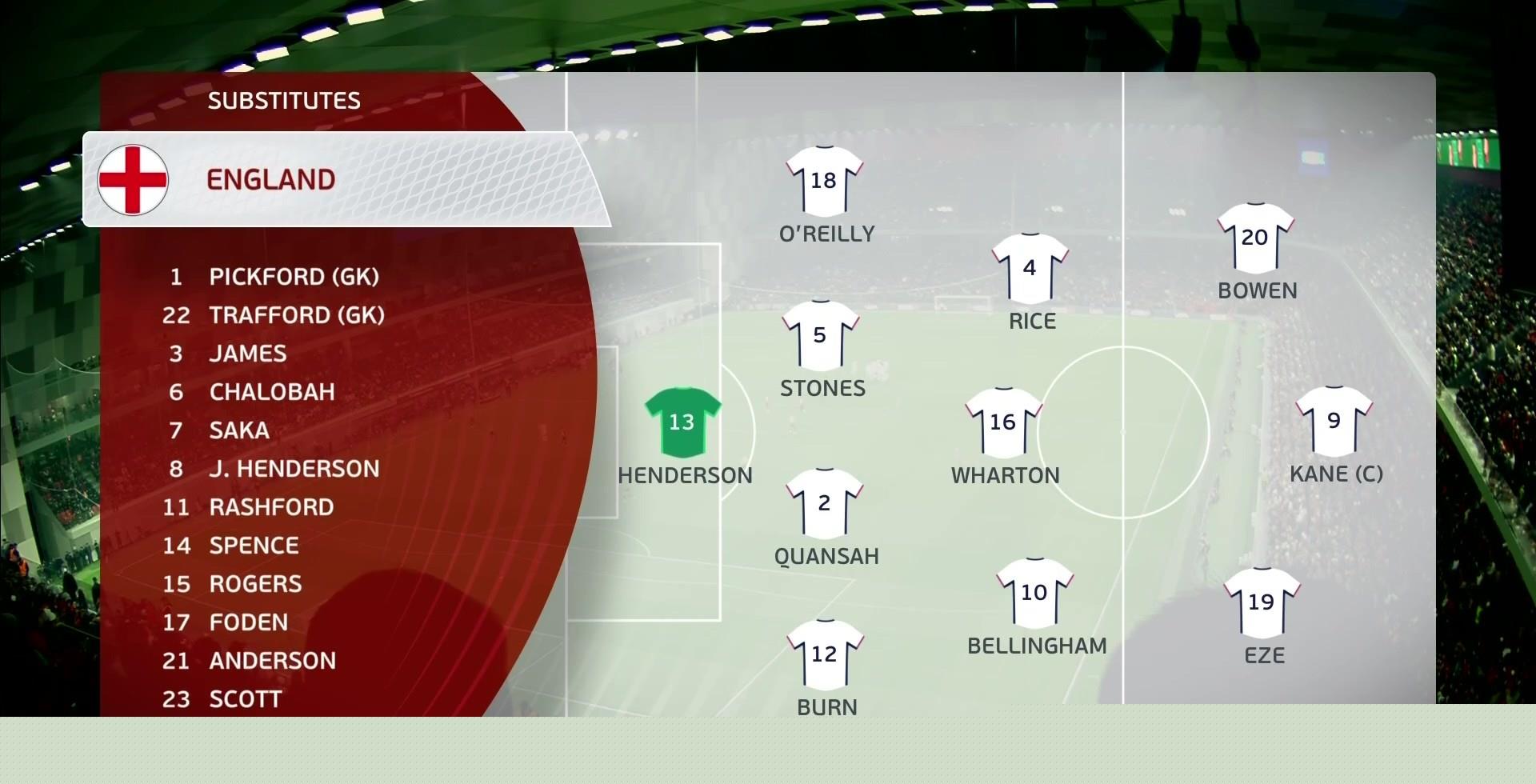
Task: Choose substitute Rashford, number 11
Action: (270, 507)
